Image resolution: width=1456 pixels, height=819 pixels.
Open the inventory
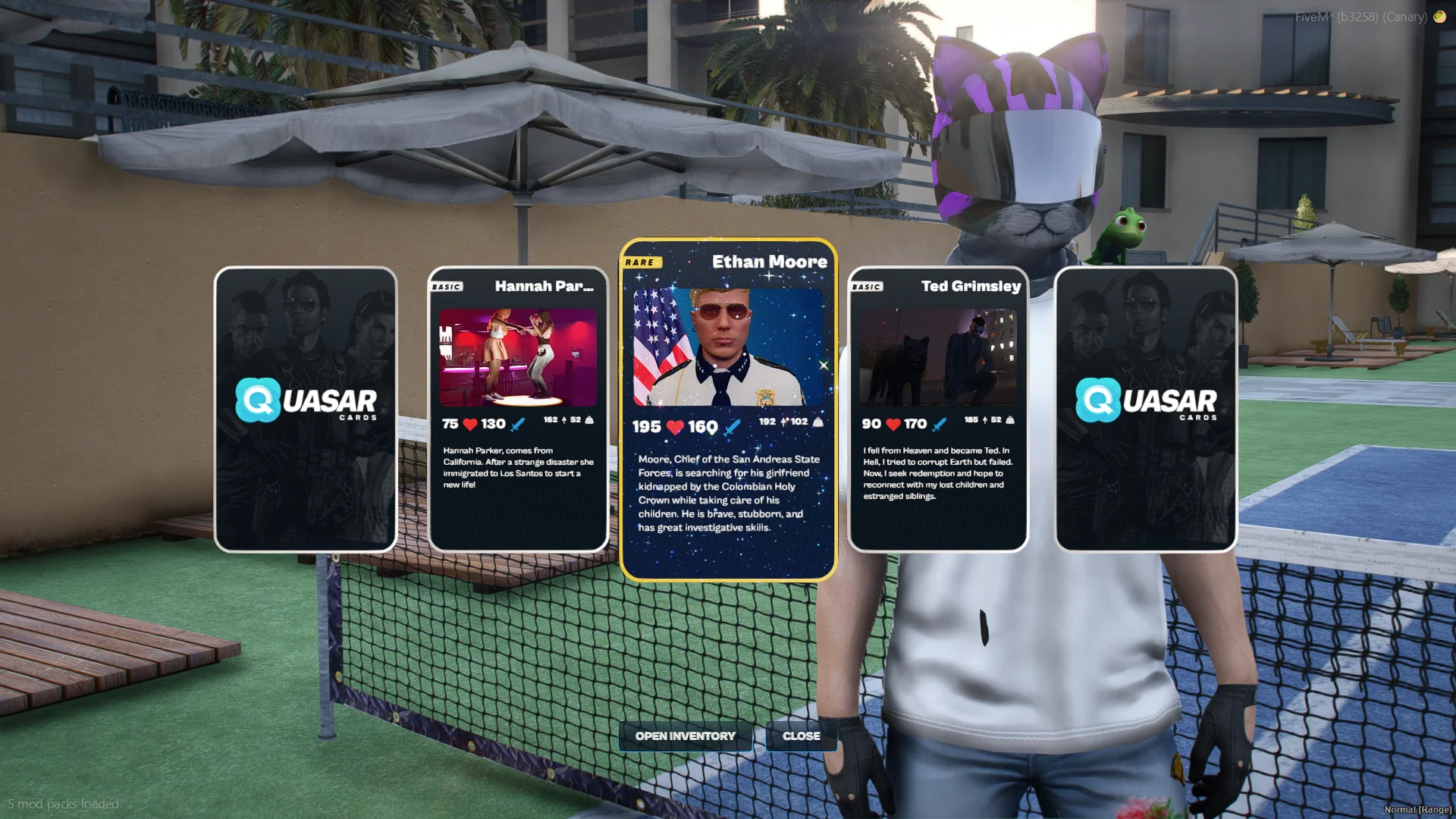pos(685,736)
